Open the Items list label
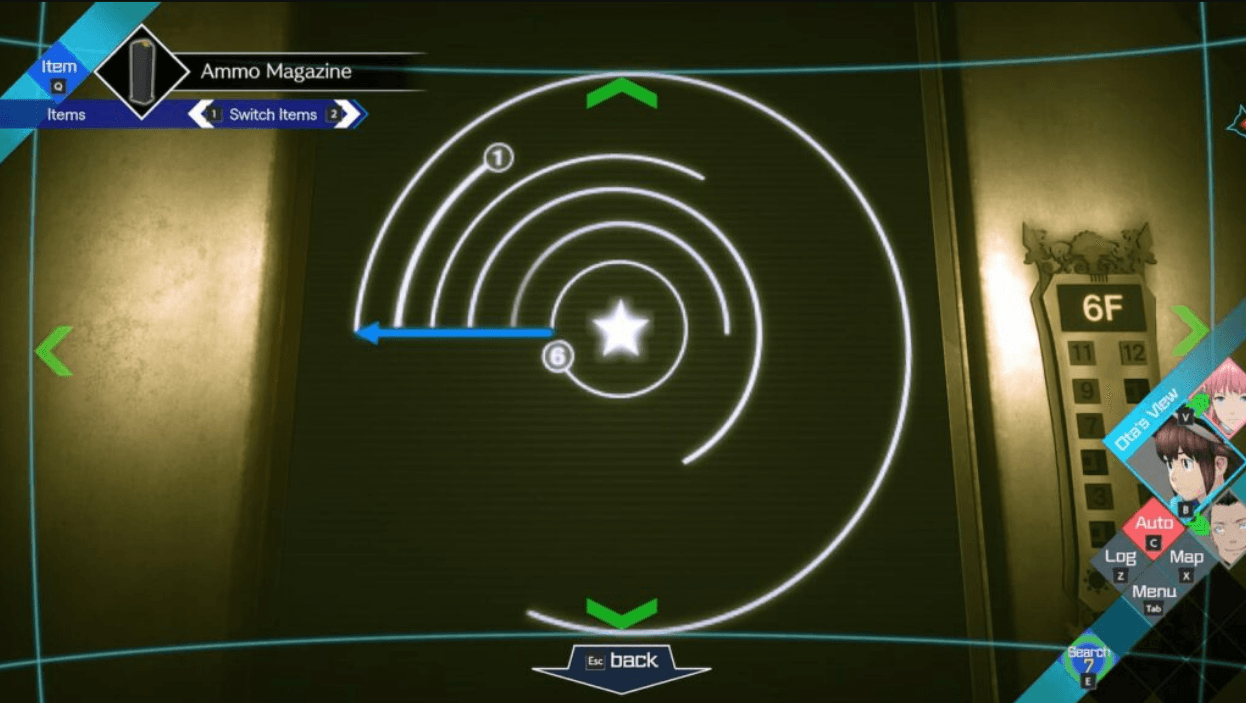 coord(66,114)
